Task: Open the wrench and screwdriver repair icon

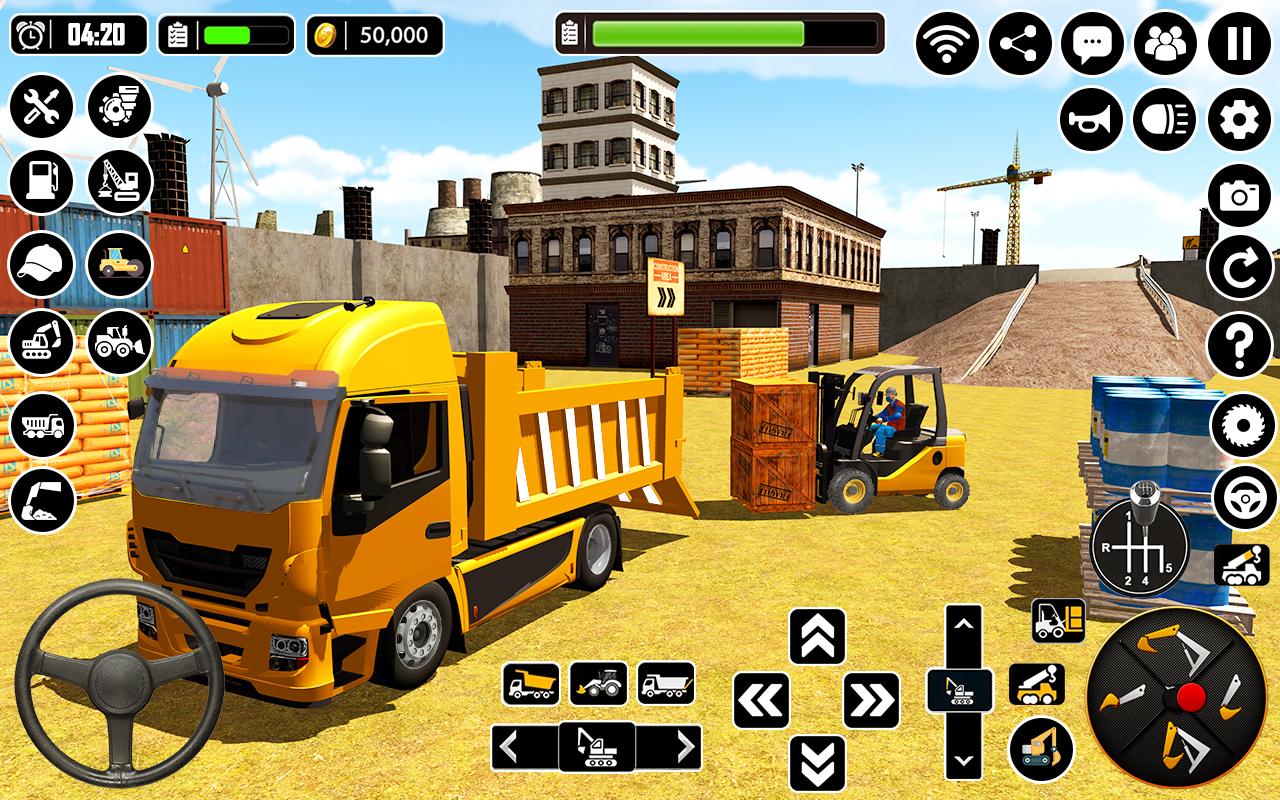Action: pos(42,106)
